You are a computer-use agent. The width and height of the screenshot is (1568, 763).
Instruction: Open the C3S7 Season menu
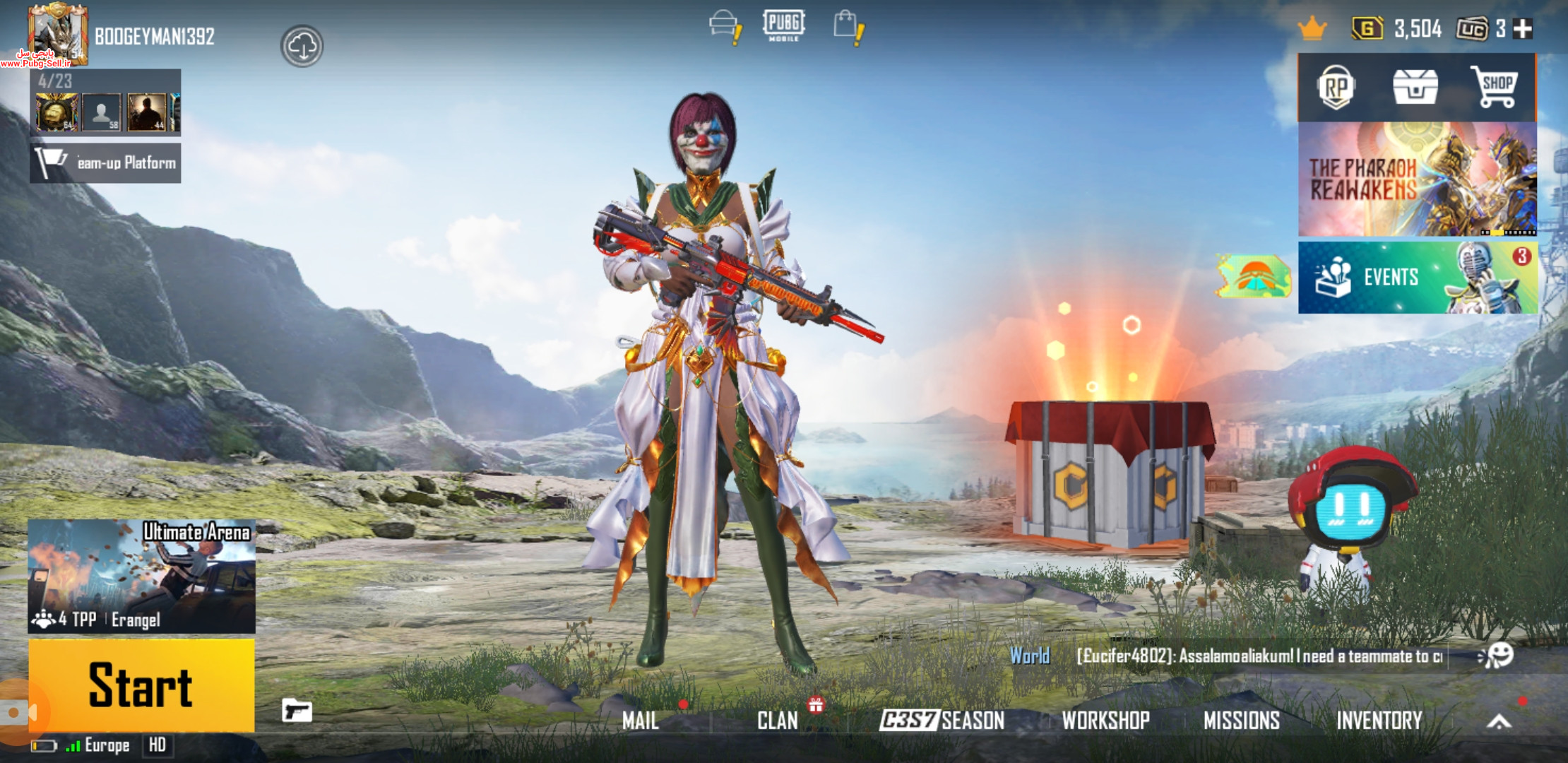click(x=942, y=721)
